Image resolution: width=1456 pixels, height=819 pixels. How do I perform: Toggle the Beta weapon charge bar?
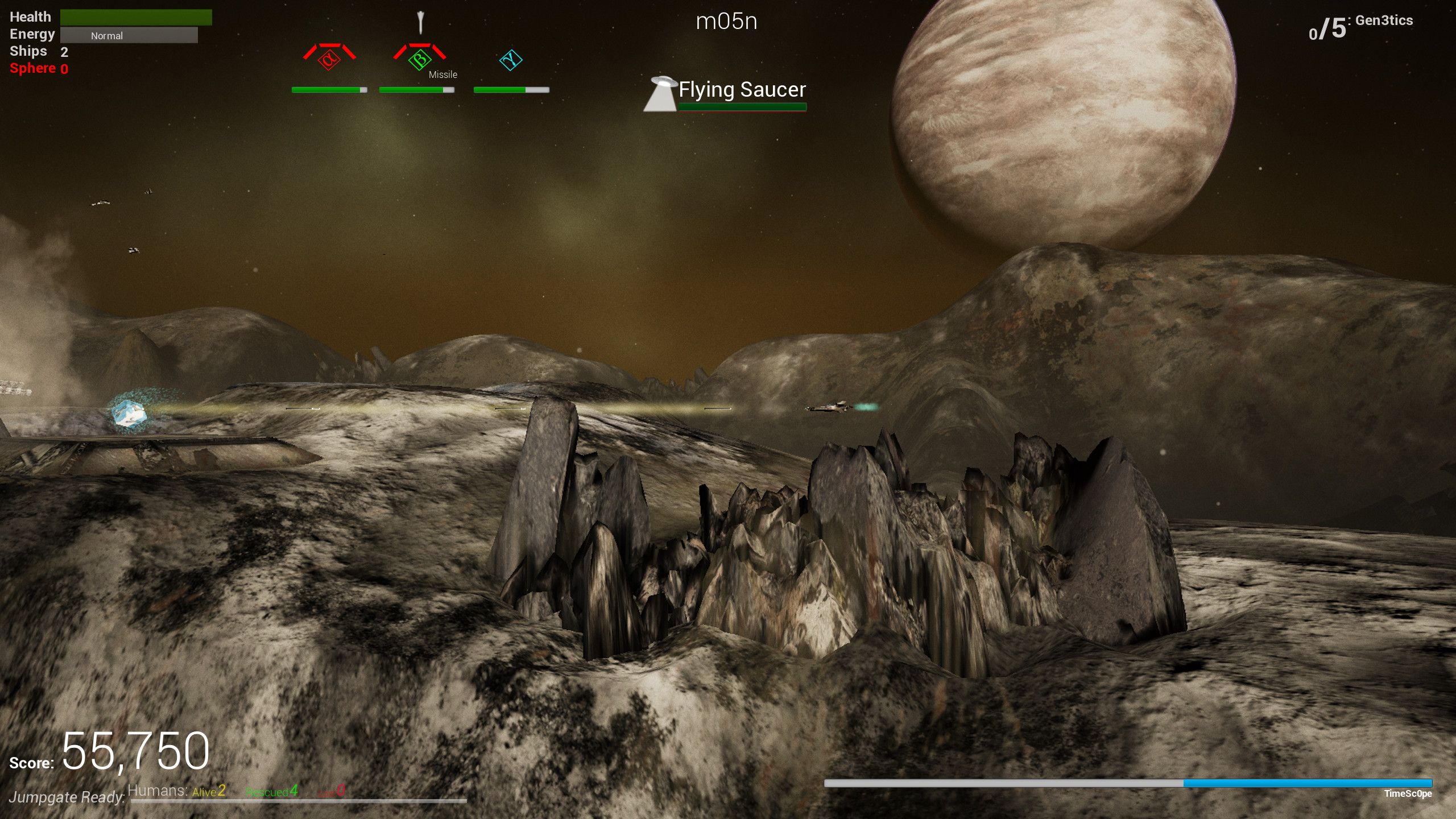coord(417,89)
